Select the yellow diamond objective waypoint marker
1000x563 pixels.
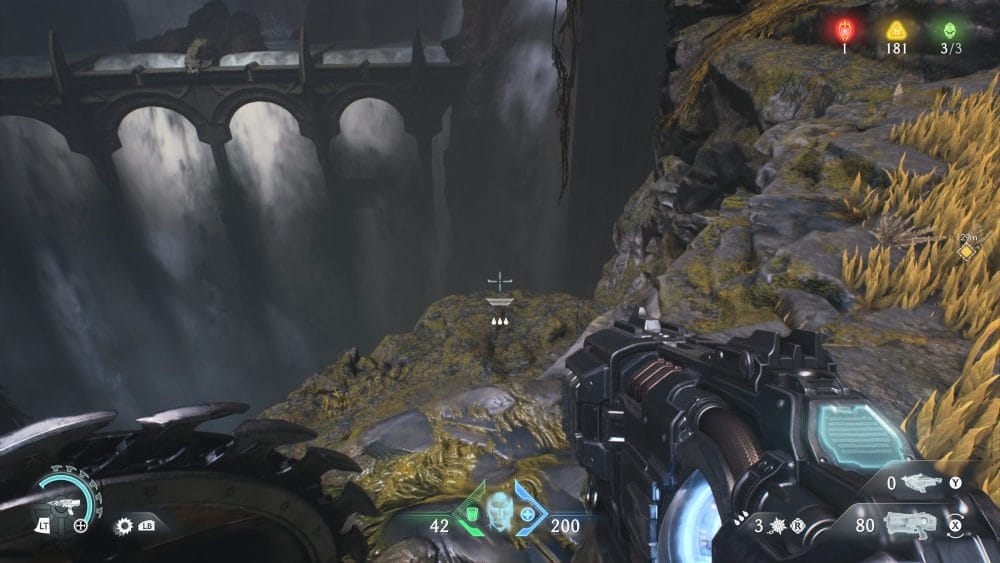coord(966,252)
